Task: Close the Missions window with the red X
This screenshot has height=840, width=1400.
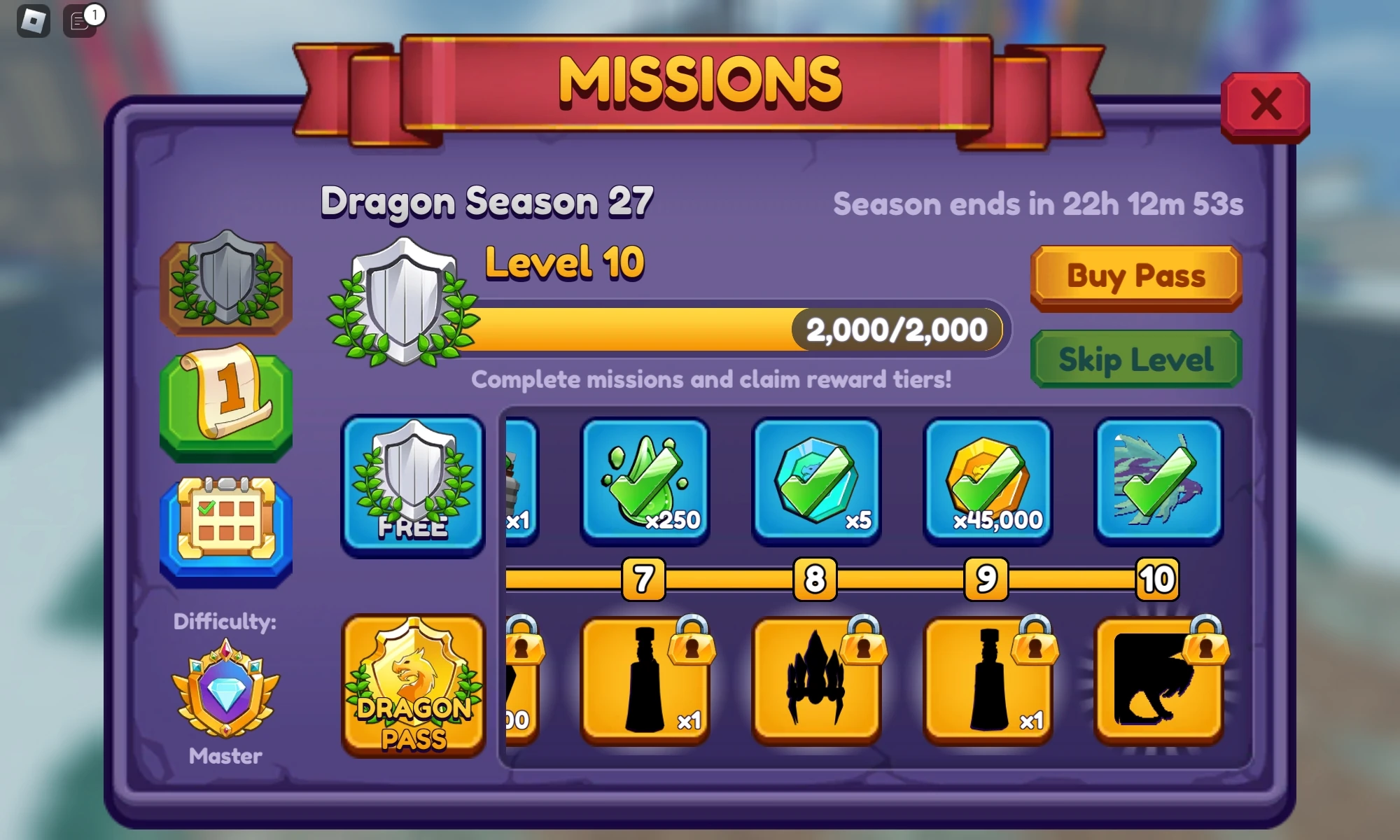Action: coord(1266,105)
